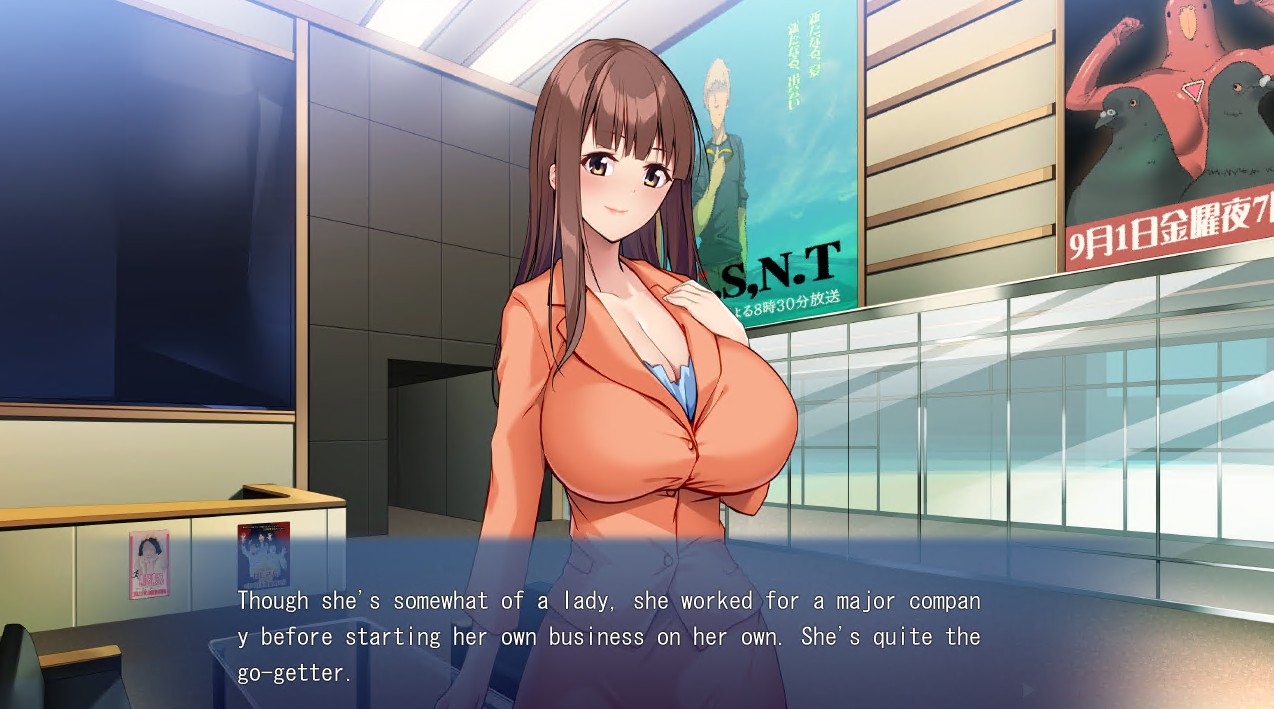
Task: Click the faint dialogue advance arrow
Action: 1029,689
